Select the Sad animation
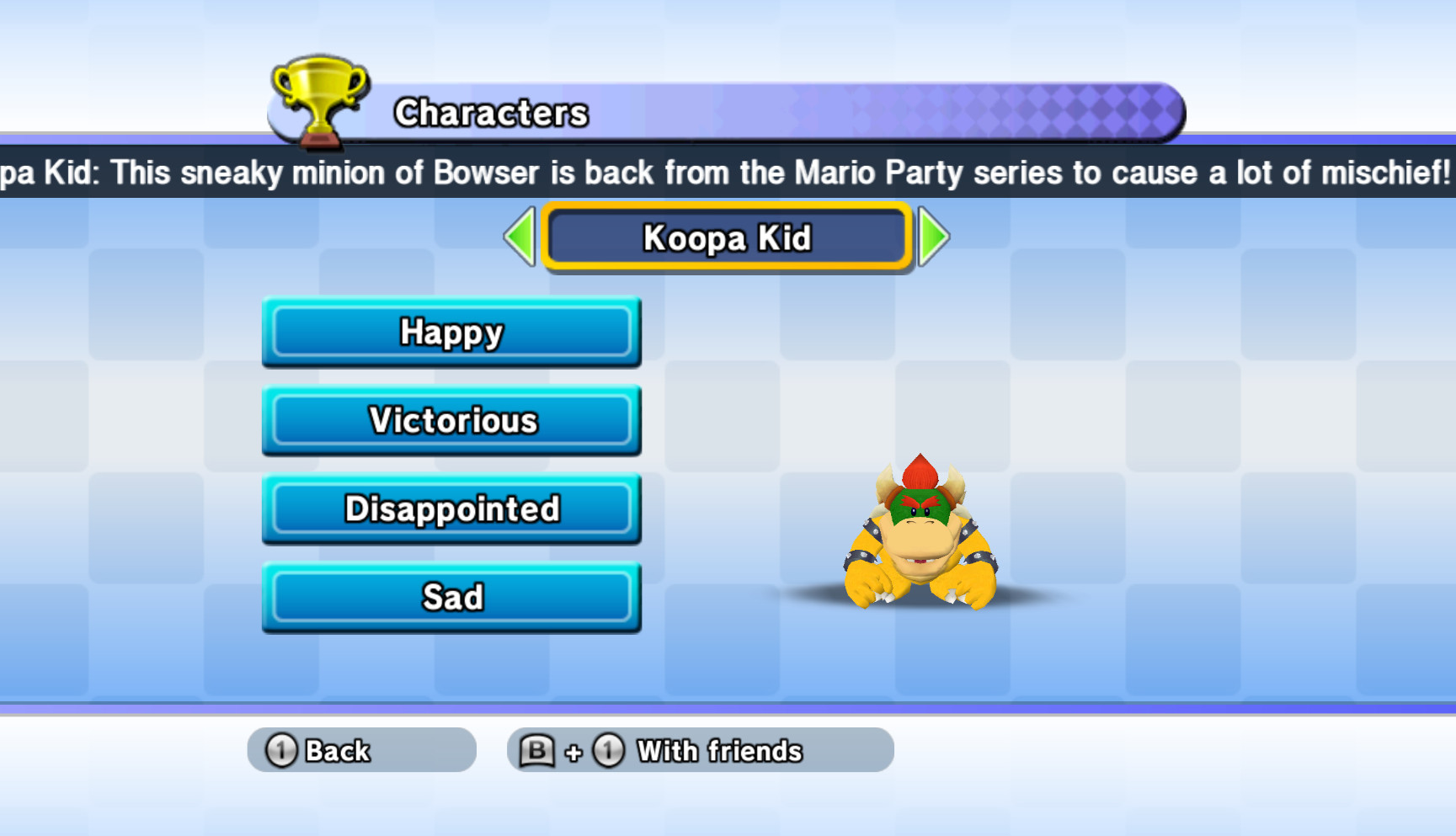1456x836 pixels. click(451, 597)
